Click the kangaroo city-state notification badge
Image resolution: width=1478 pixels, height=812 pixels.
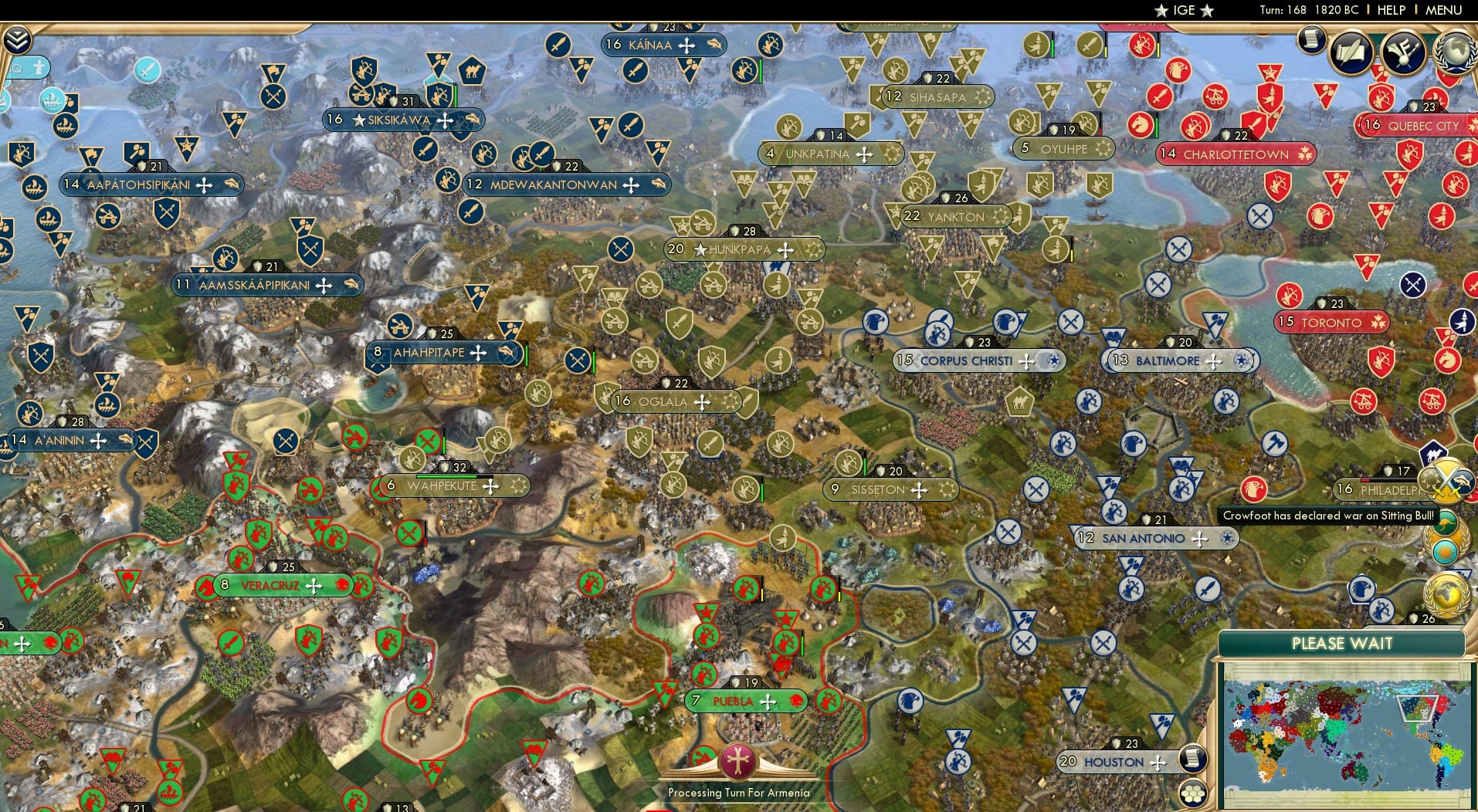pyautogui.click(x=1445, y=522)
